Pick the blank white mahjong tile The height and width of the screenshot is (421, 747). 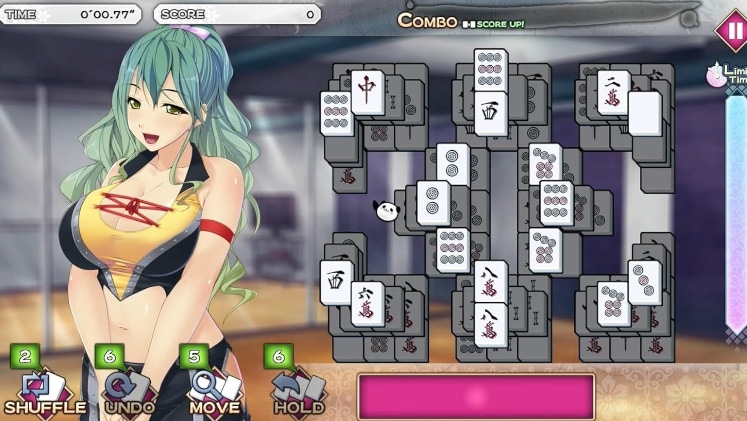point(645,113)
